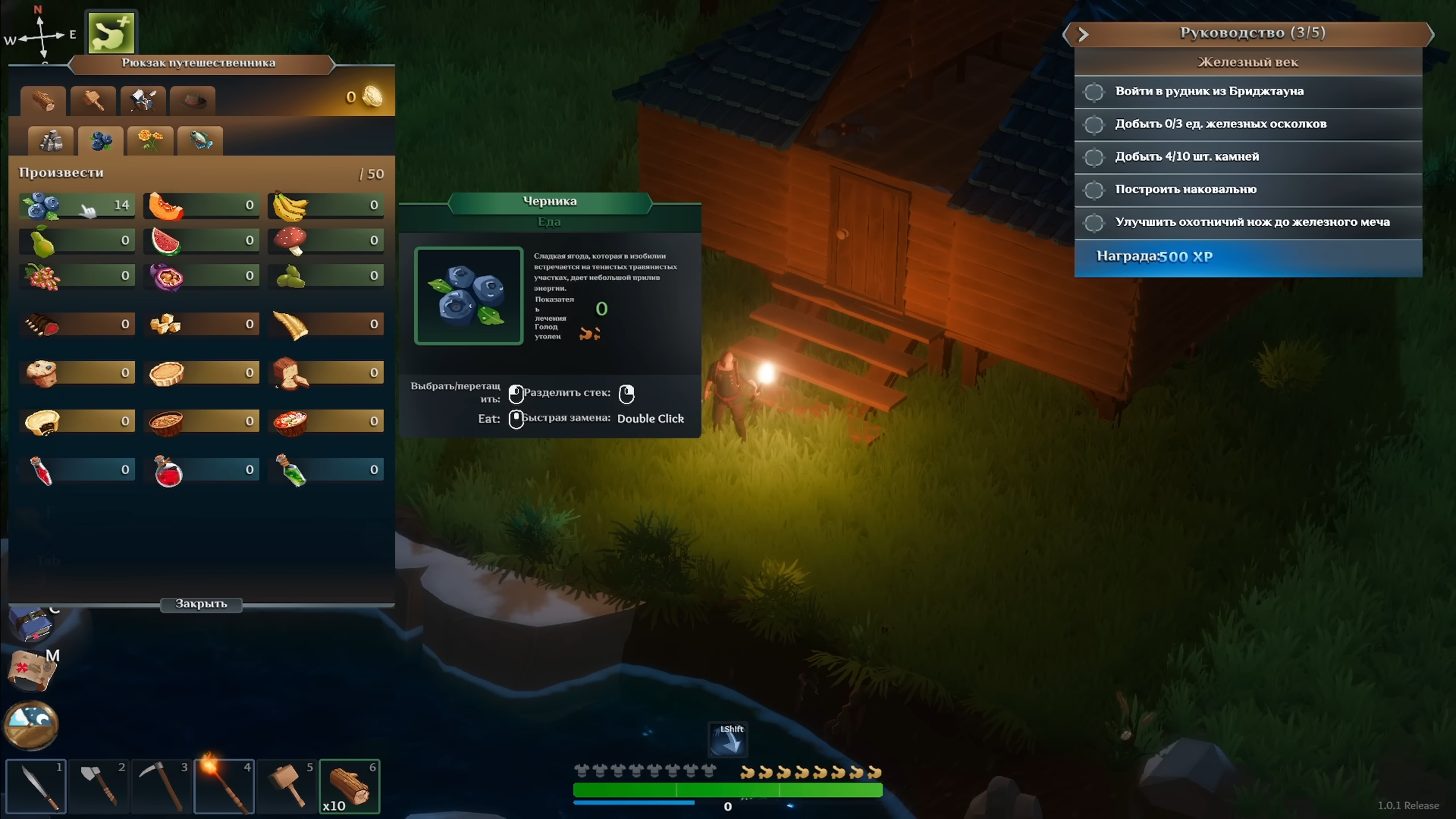Close the backpack with the Закрыть button

point(201,604)
